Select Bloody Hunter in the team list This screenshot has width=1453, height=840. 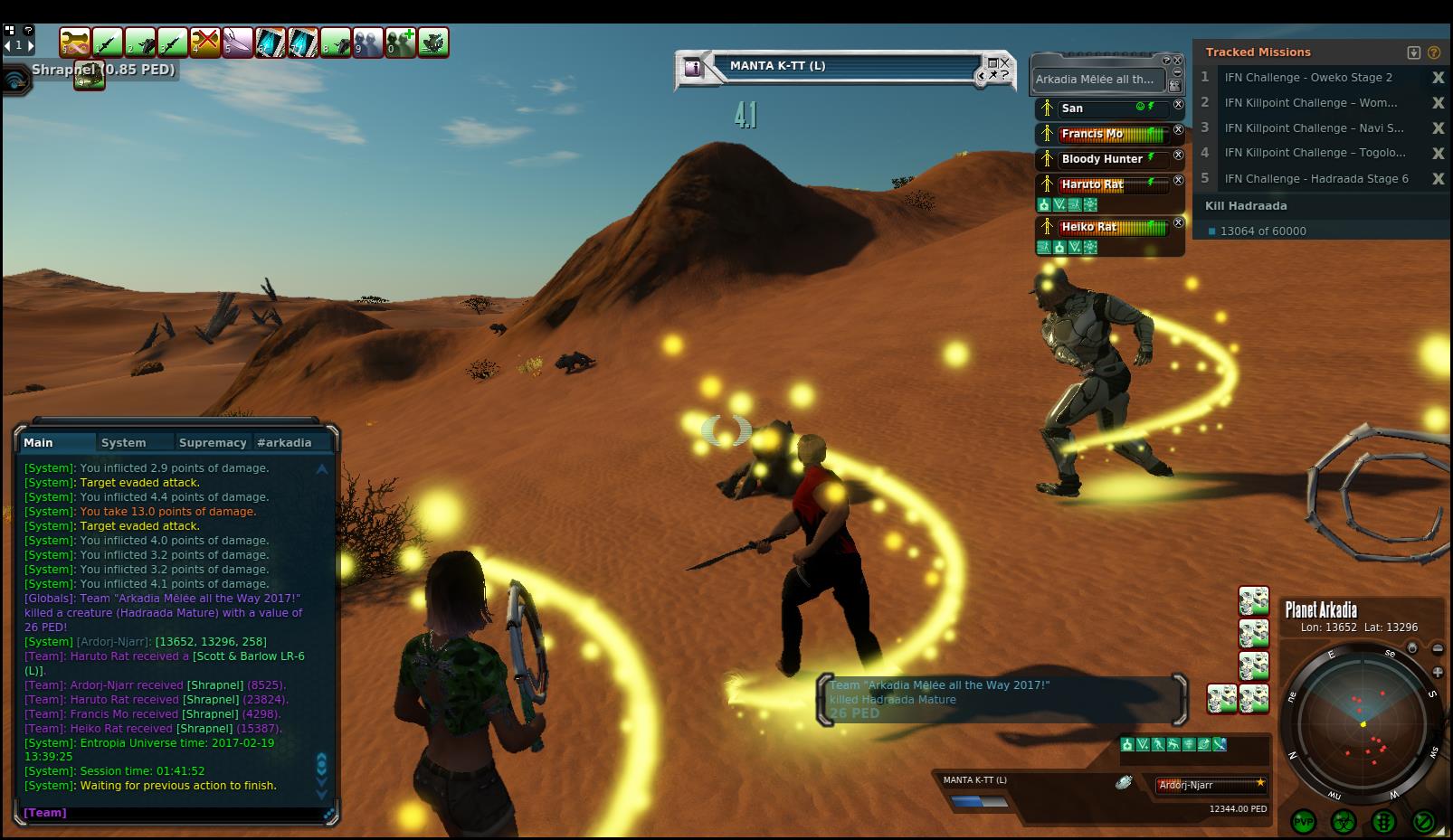coord(1101,159)
